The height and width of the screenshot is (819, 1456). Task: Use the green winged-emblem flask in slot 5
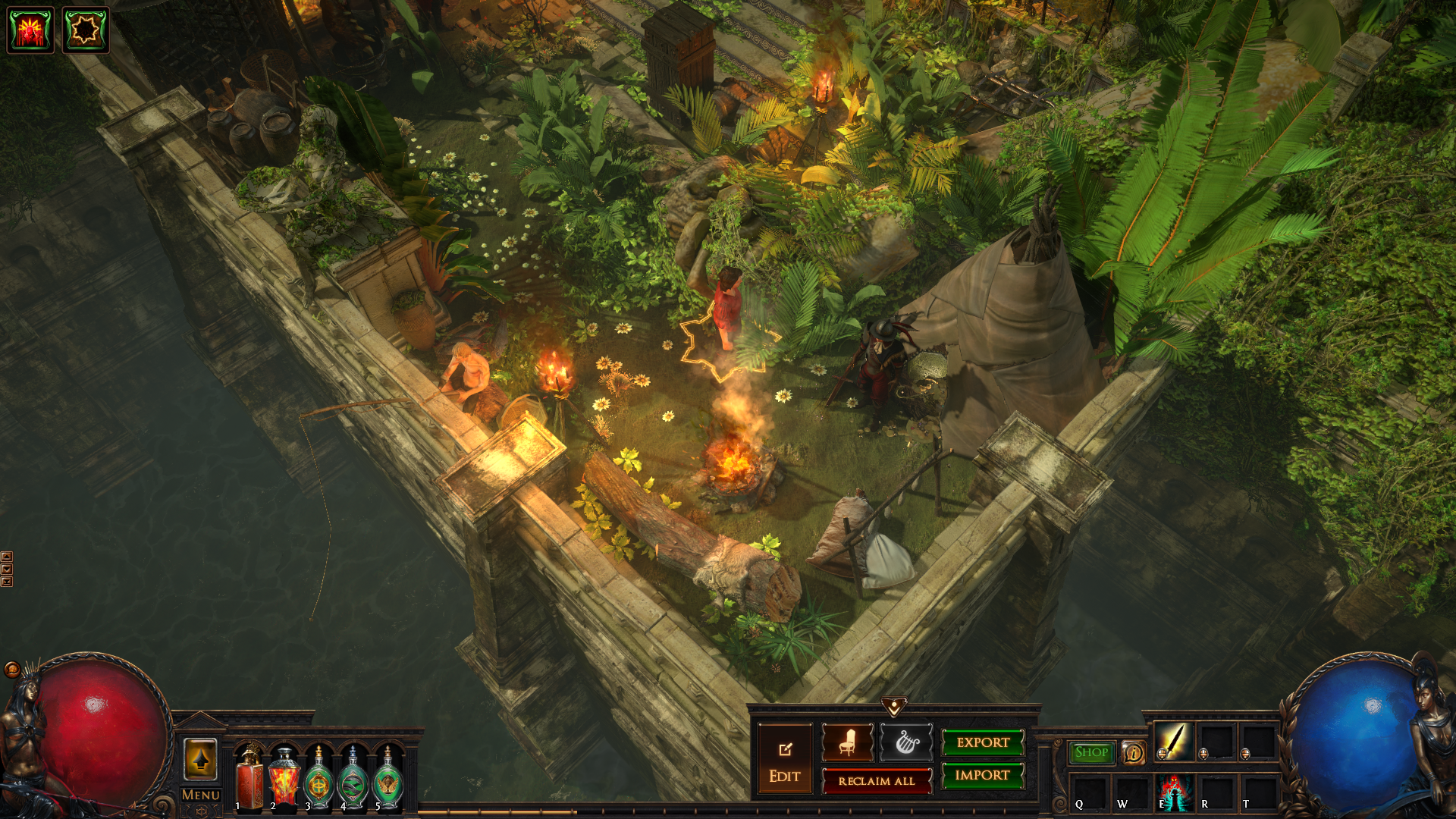[x=388, y=780]
